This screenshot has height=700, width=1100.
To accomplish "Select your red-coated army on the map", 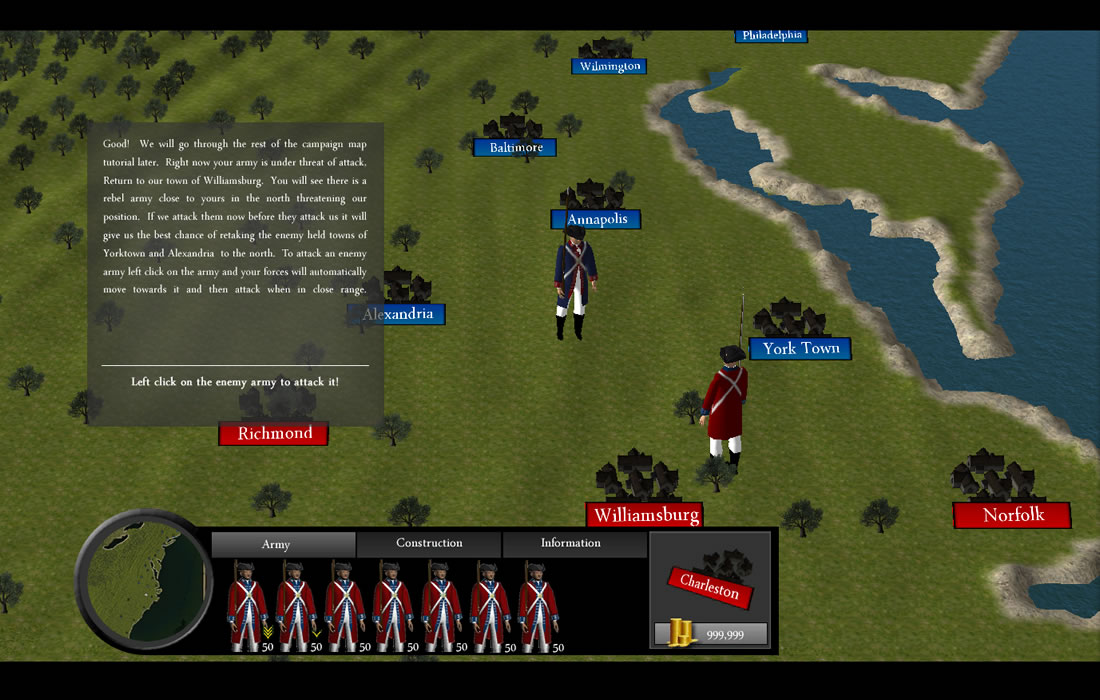I will click(725, 403).
